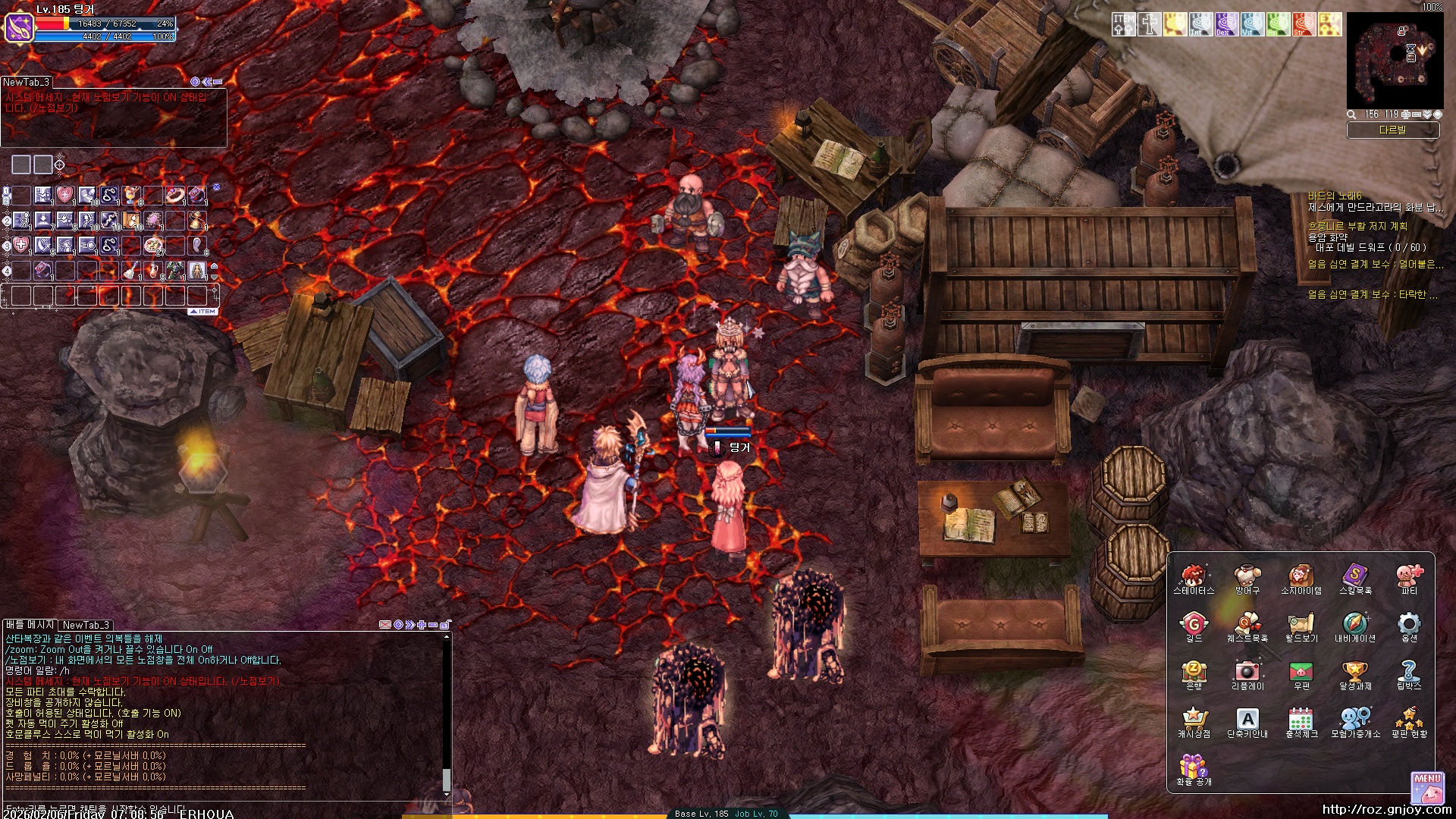Image resolution: width=1456 pixels, height=819 pixels.
Task: Expand the ITEM hotbar toggle
Action: (203, 312)
